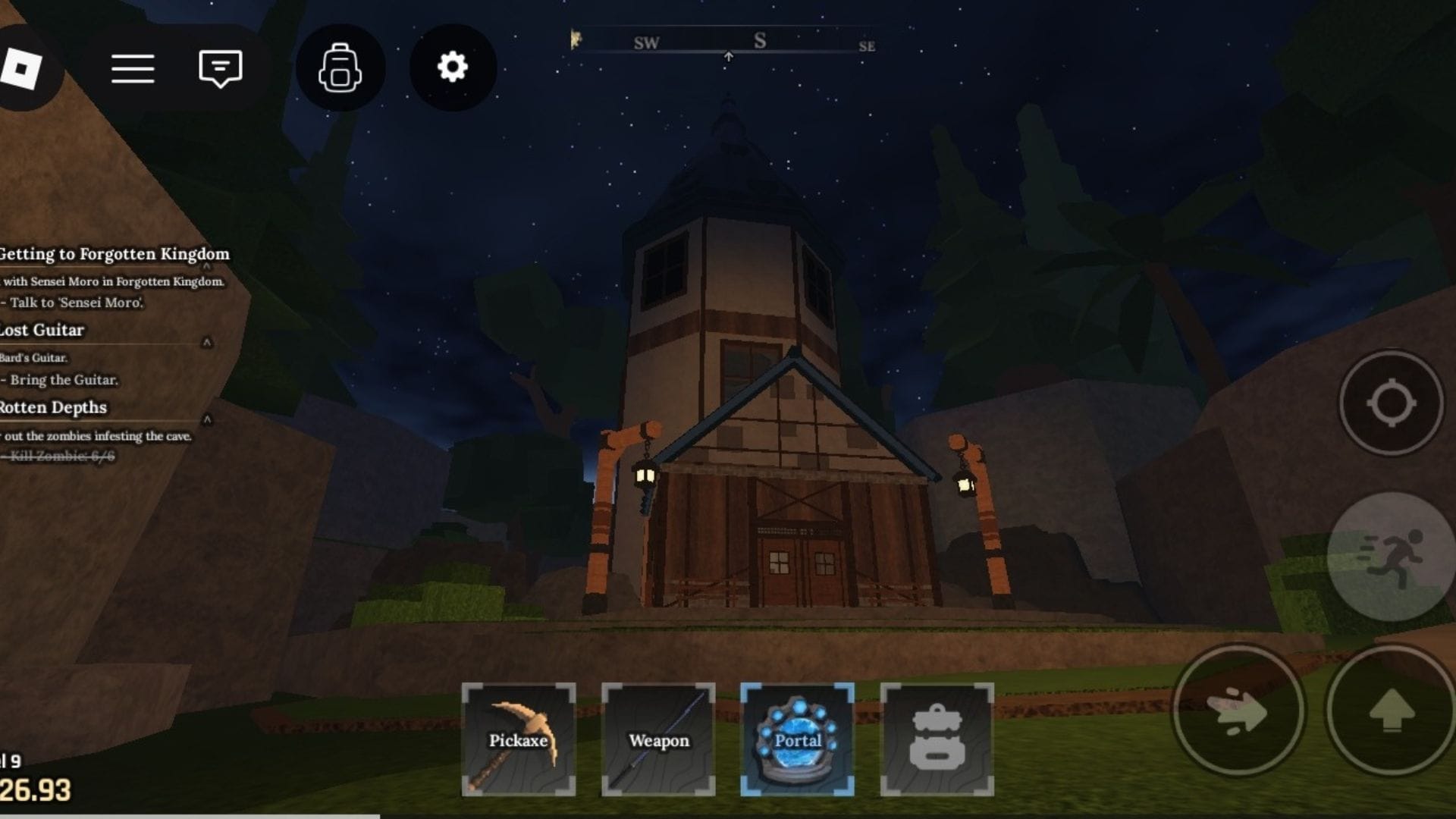Open the backpack inventory icon

point(340,67)
